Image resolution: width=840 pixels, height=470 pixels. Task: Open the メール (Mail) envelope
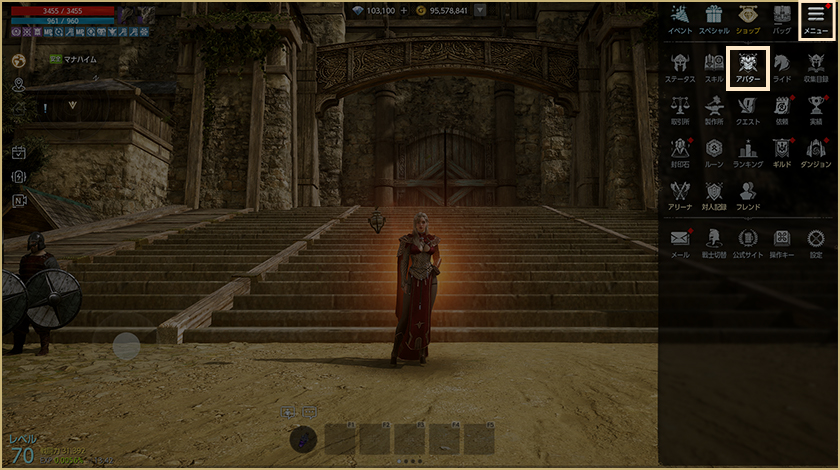(680, 242)
